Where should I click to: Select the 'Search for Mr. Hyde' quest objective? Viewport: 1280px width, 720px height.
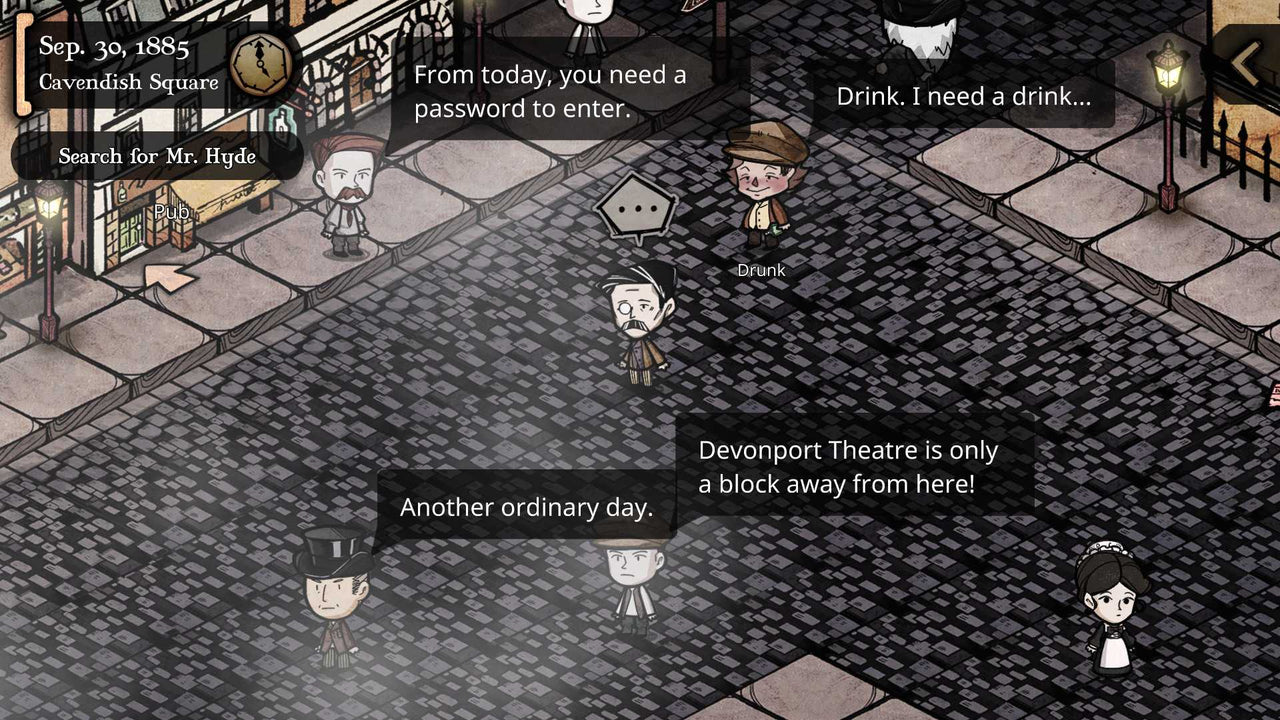pyautogui.click(x=157, y=156)
